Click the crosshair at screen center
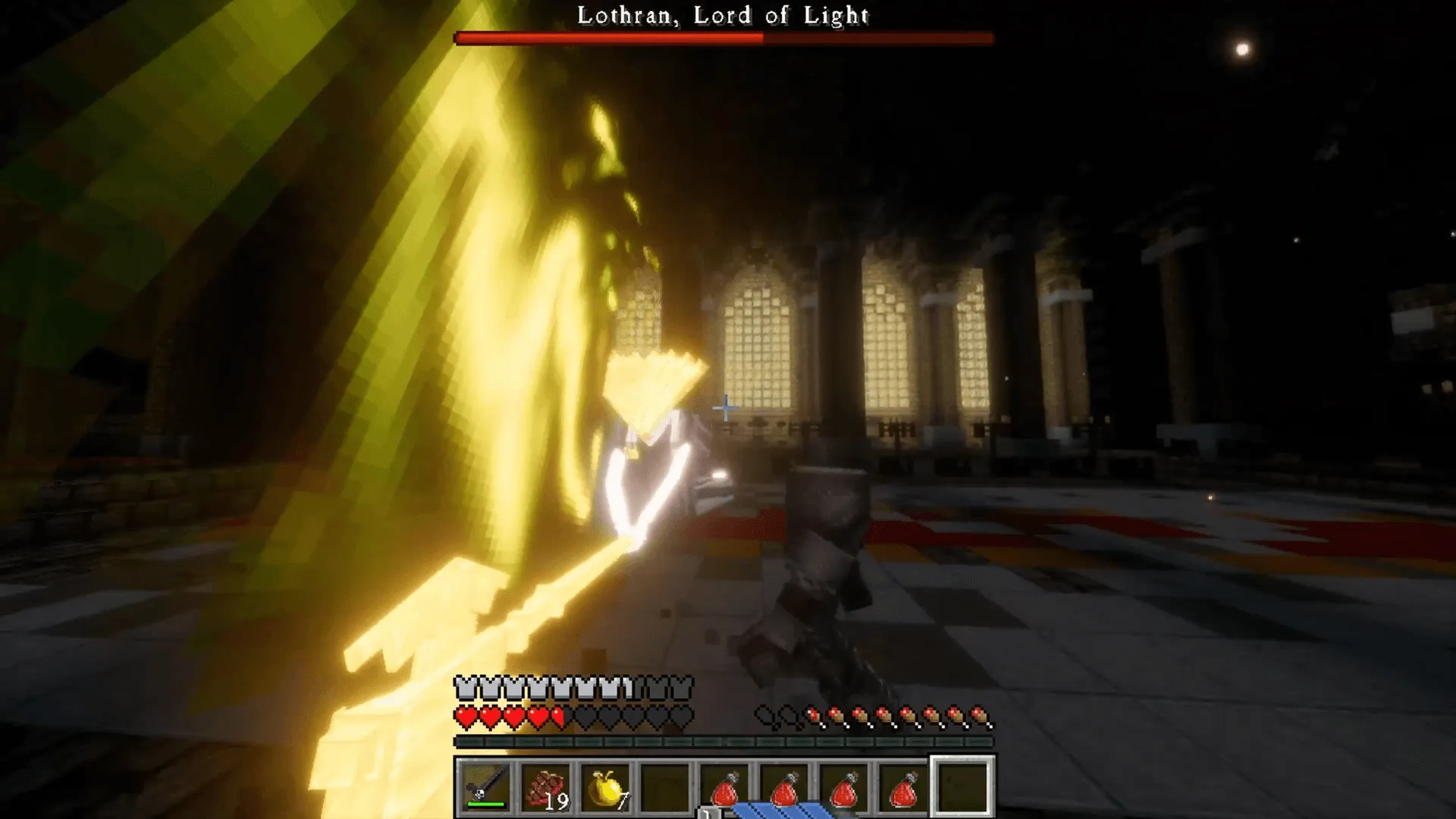The height and width of the screenshot is (819, 1456). 726,407
